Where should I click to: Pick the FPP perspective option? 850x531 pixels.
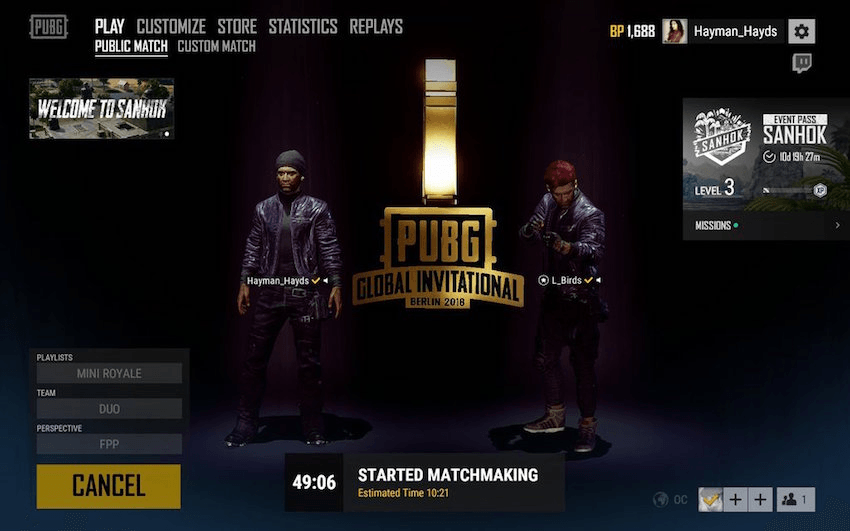(x=109, y=443)
